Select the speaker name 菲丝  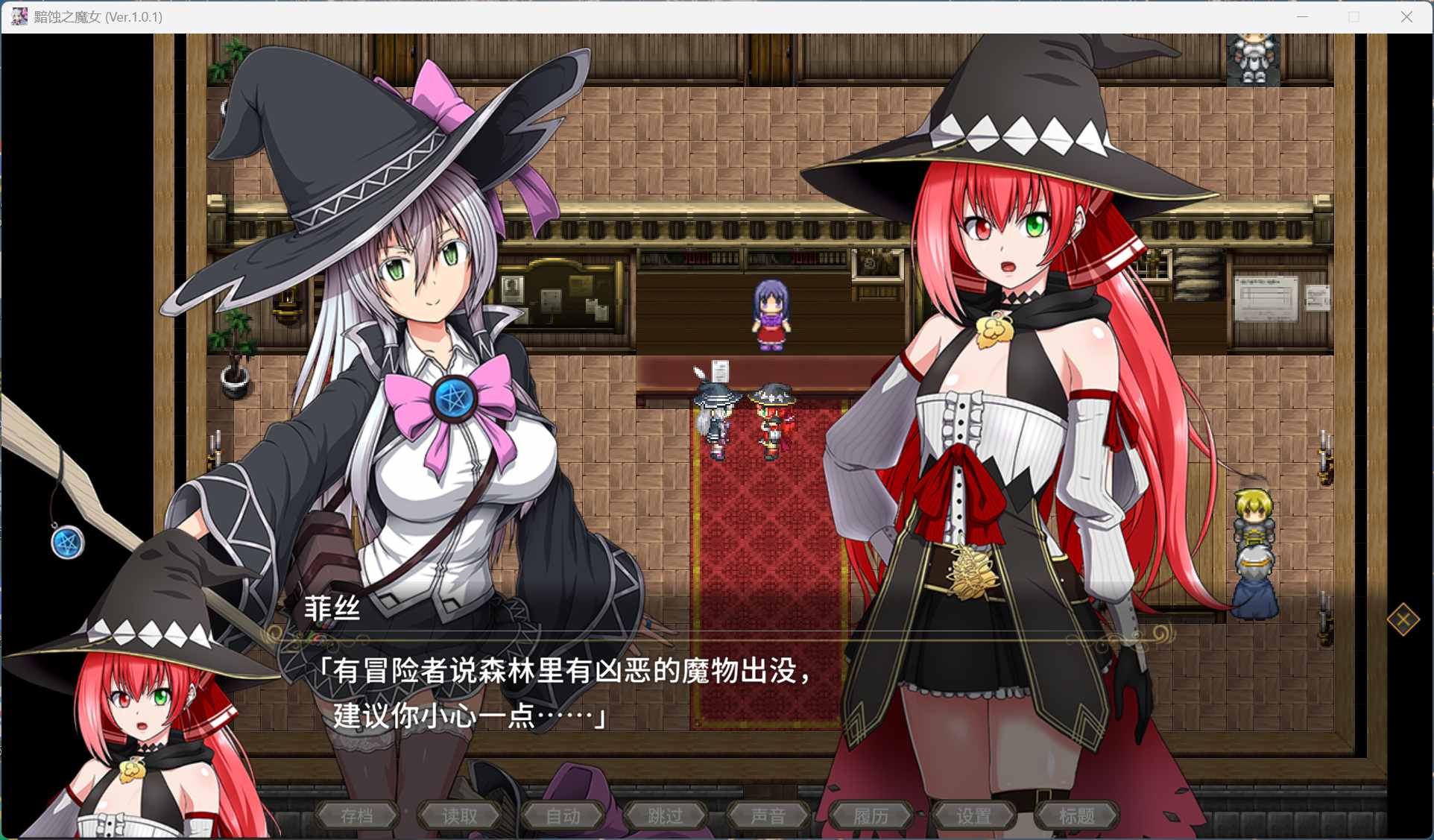333,609
